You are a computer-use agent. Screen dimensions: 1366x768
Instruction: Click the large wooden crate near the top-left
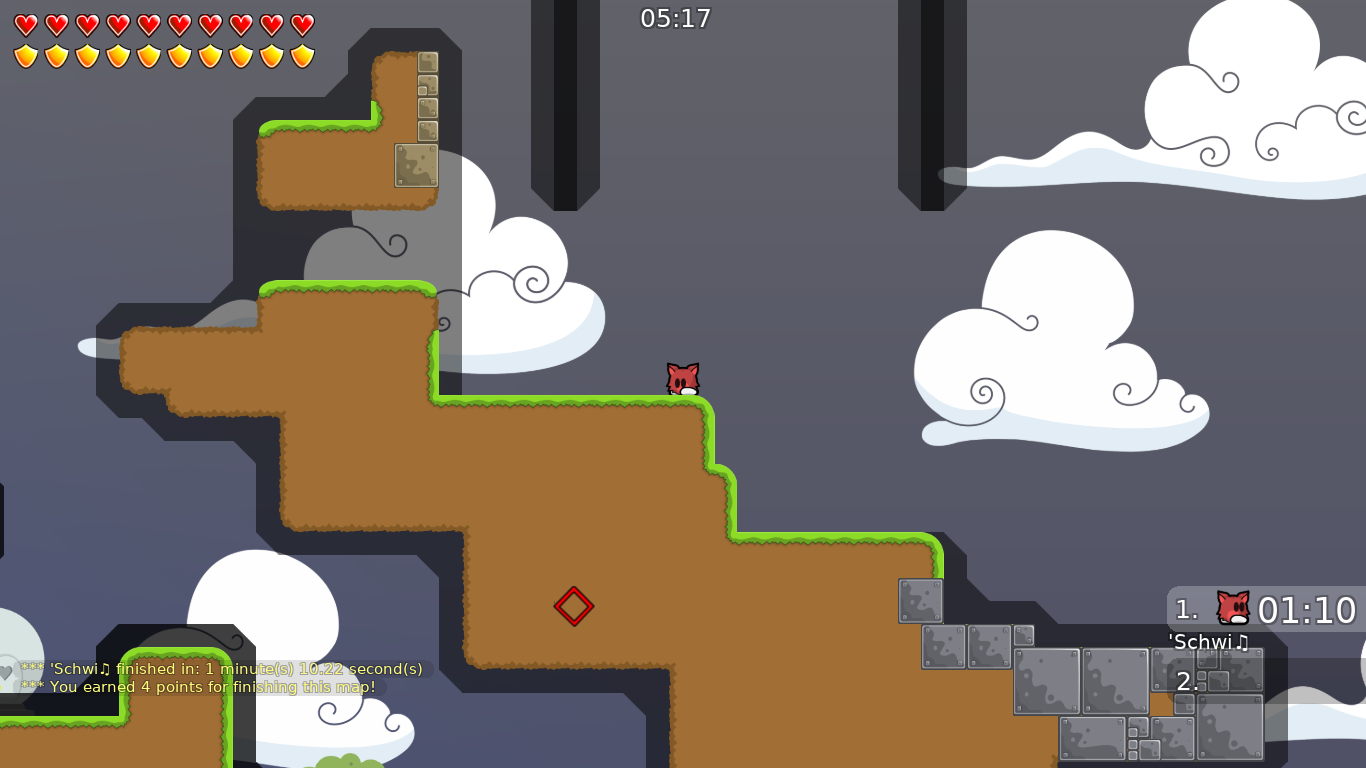coord(416,166)
